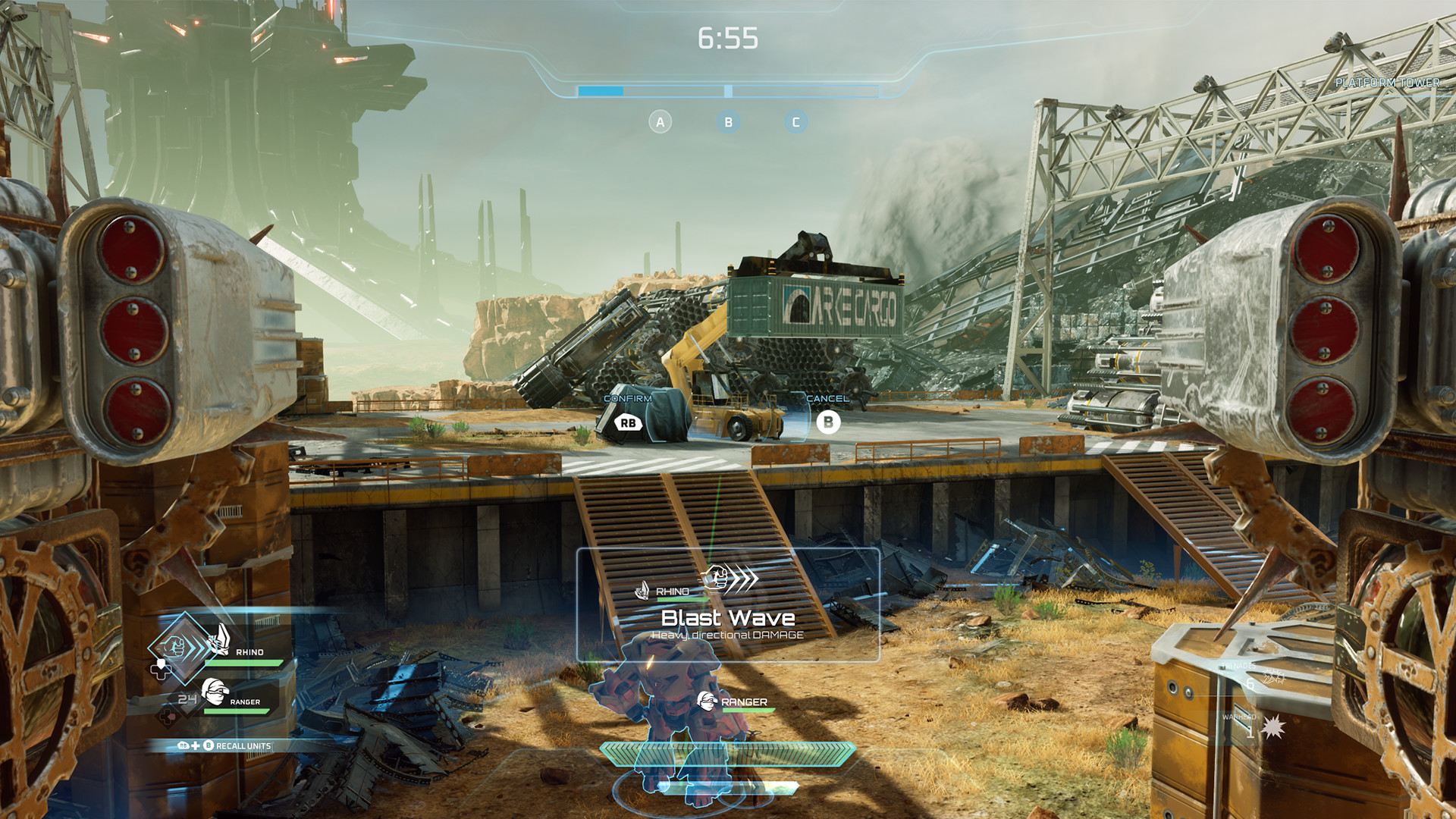Click the Ranger nameplate above the mech
Image resolution: width=1456 pixels, height=819 pixels.
click(743, 702)
